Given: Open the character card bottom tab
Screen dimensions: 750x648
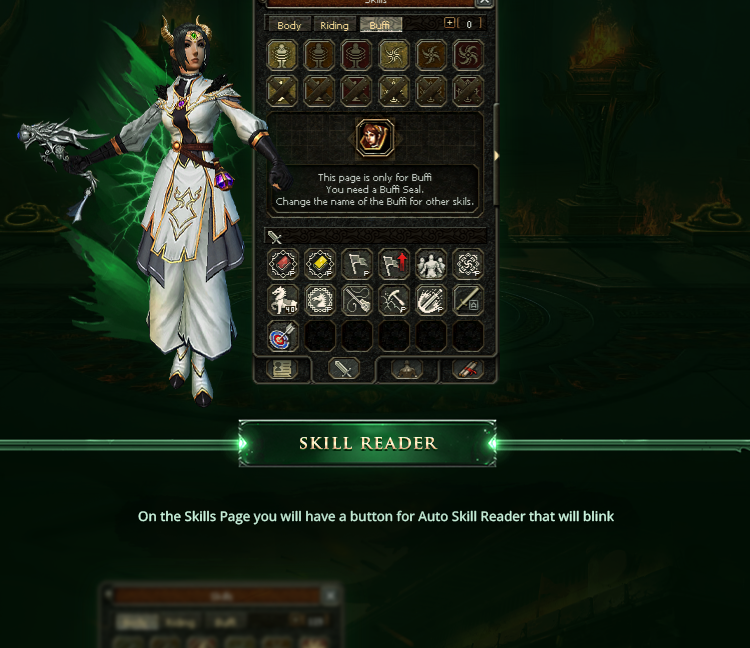Looking at the screenshot, I should tap(282, 369).
